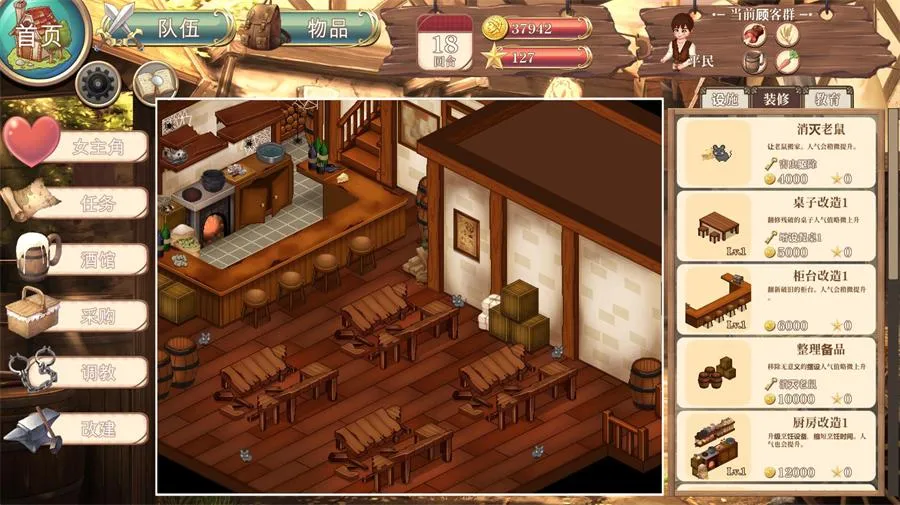This screenshot has width=900, height=505.
Task: Select the 厨房改造1 kitchen upgrade
Action: (x=777, y=445)
